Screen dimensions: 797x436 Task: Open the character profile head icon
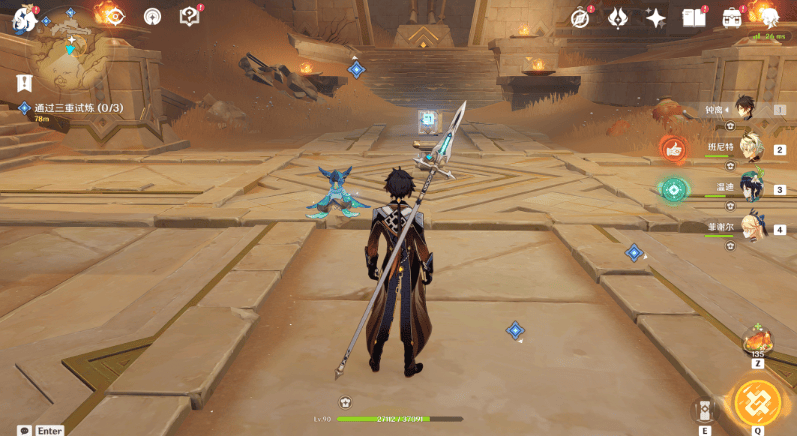click(x=769, y=16)
